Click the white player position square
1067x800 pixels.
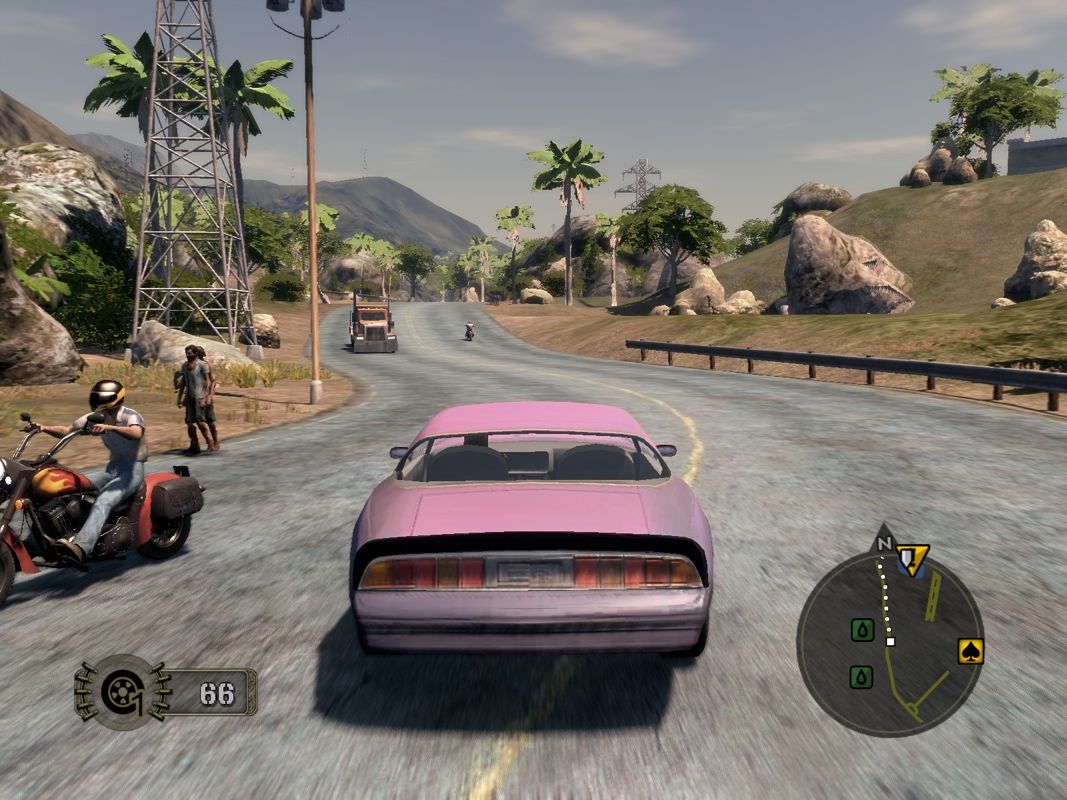click(890, 641)
